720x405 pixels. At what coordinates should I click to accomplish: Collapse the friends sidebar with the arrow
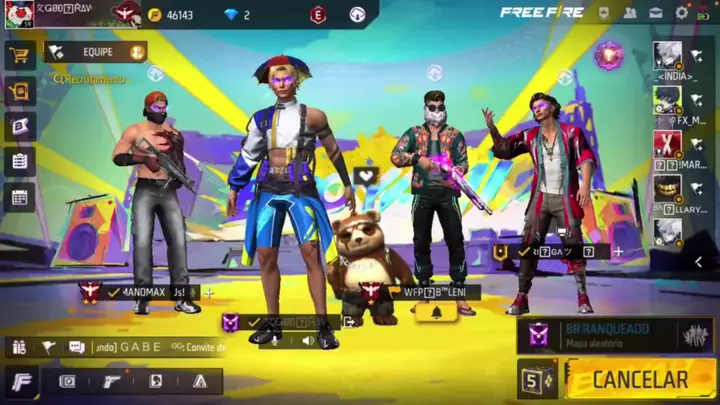coord(698,262)
